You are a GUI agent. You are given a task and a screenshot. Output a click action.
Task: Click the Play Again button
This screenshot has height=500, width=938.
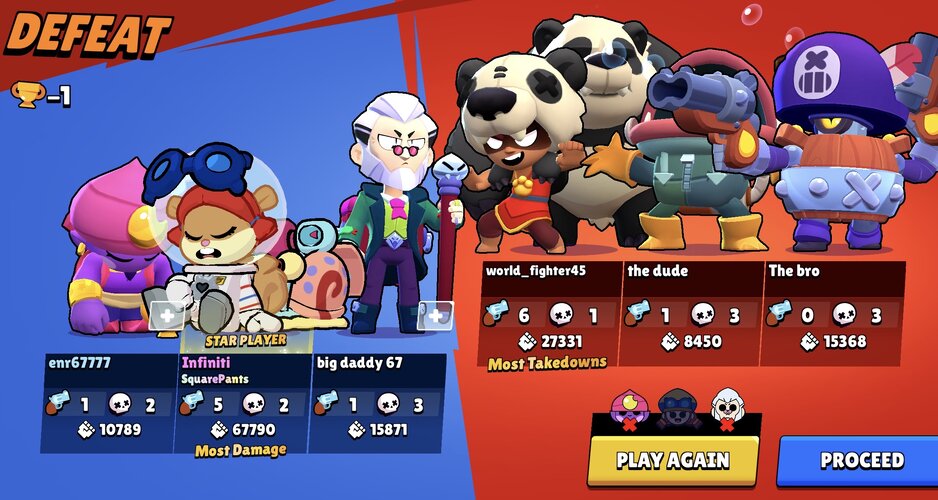point(672,461)
